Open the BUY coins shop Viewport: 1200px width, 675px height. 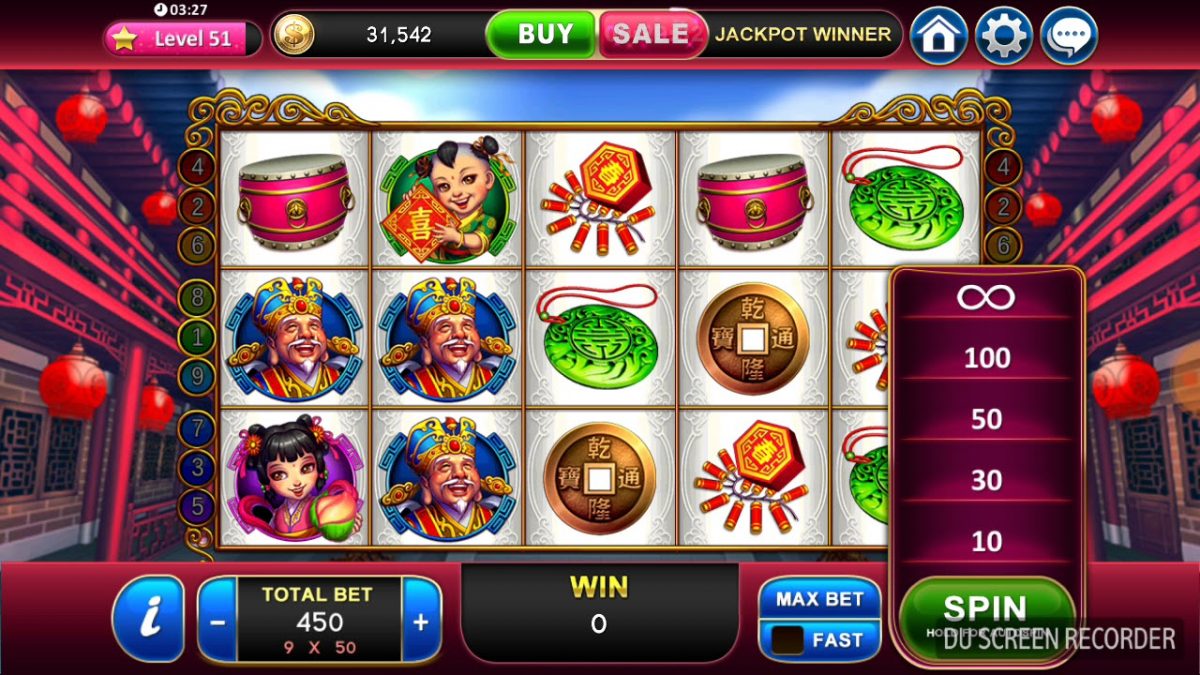544,34
